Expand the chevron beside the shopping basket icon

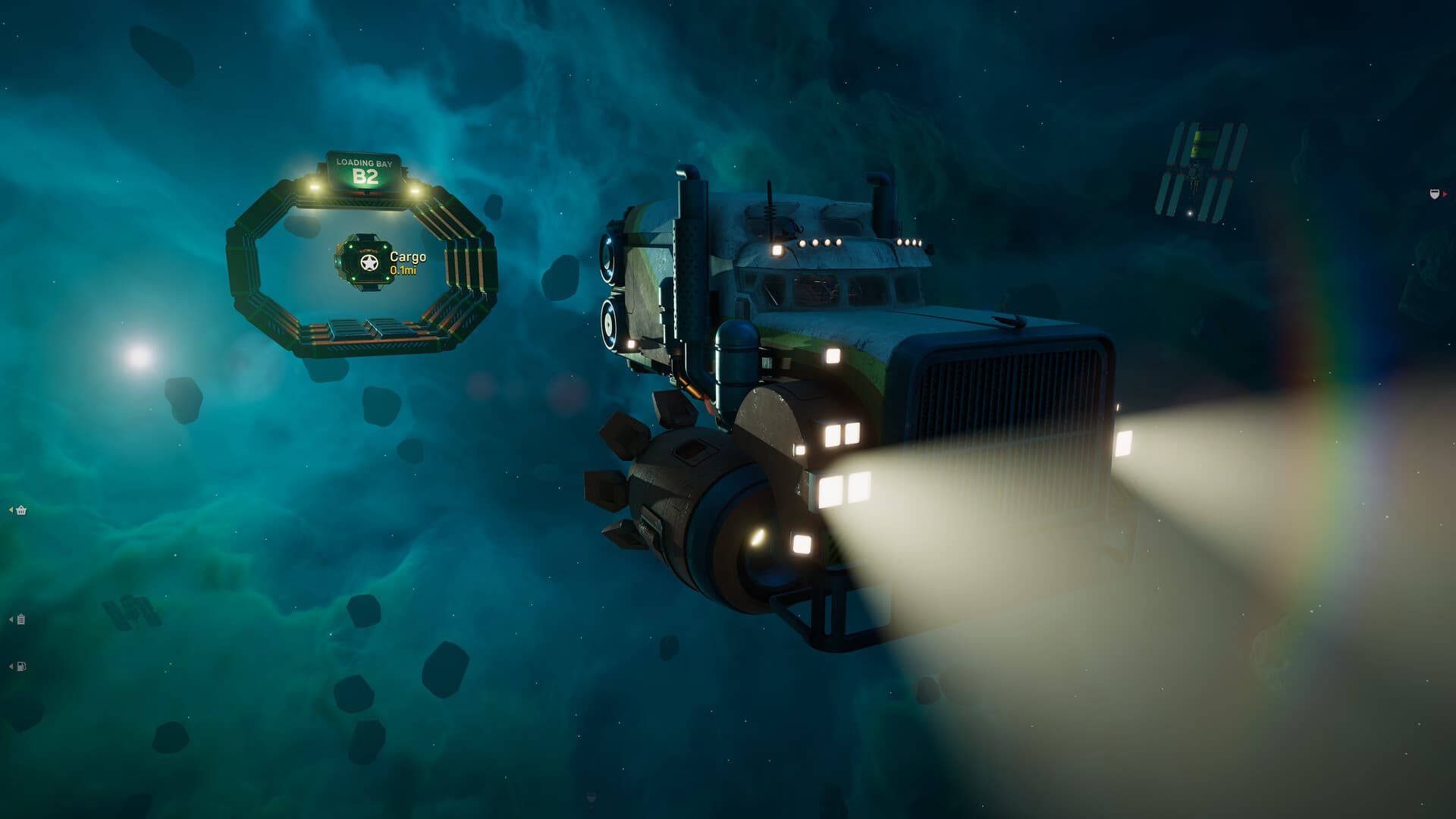click(11, 510)
